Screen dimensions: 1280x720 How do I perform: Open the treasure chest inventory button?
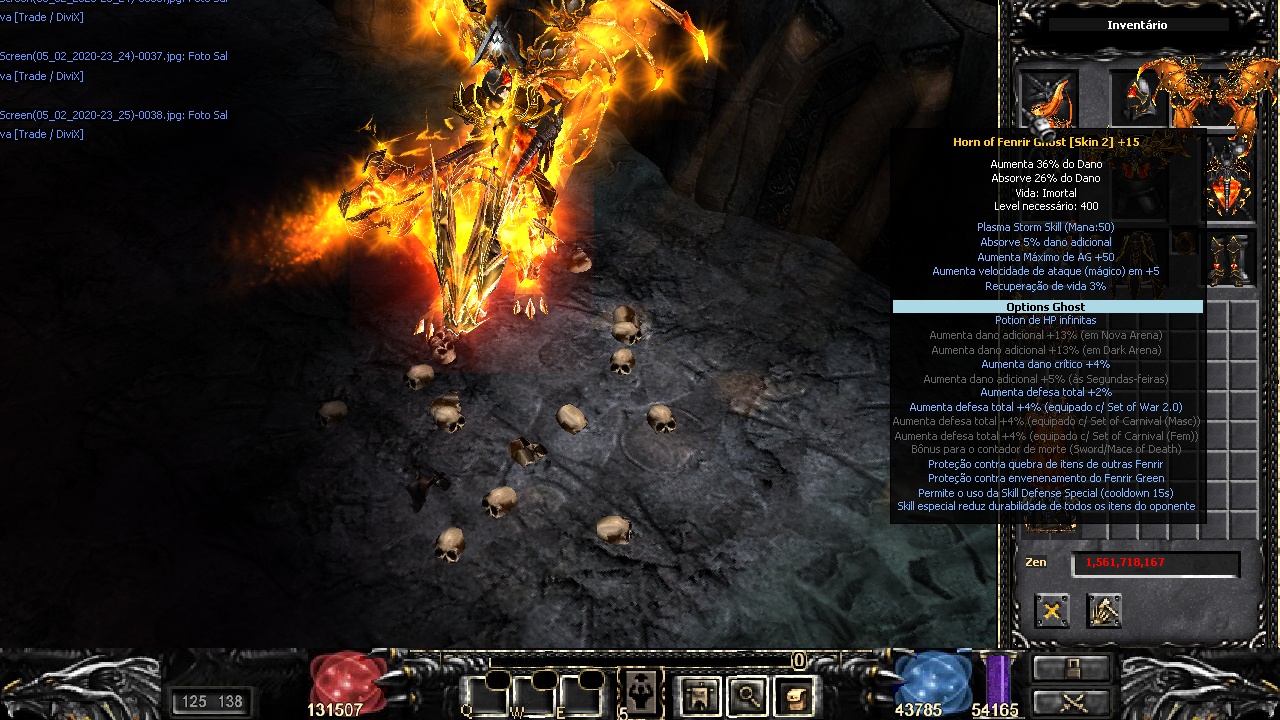coord(794,695)
